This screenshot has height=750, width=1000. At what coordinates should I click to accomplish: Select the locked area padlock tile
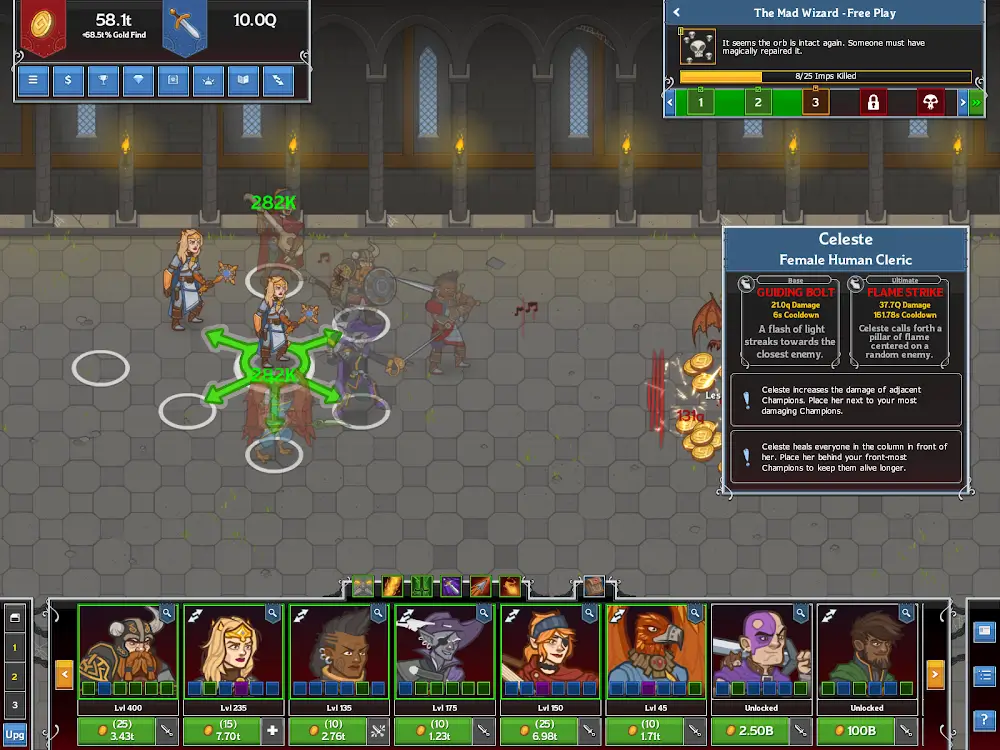tap(873, 101)
